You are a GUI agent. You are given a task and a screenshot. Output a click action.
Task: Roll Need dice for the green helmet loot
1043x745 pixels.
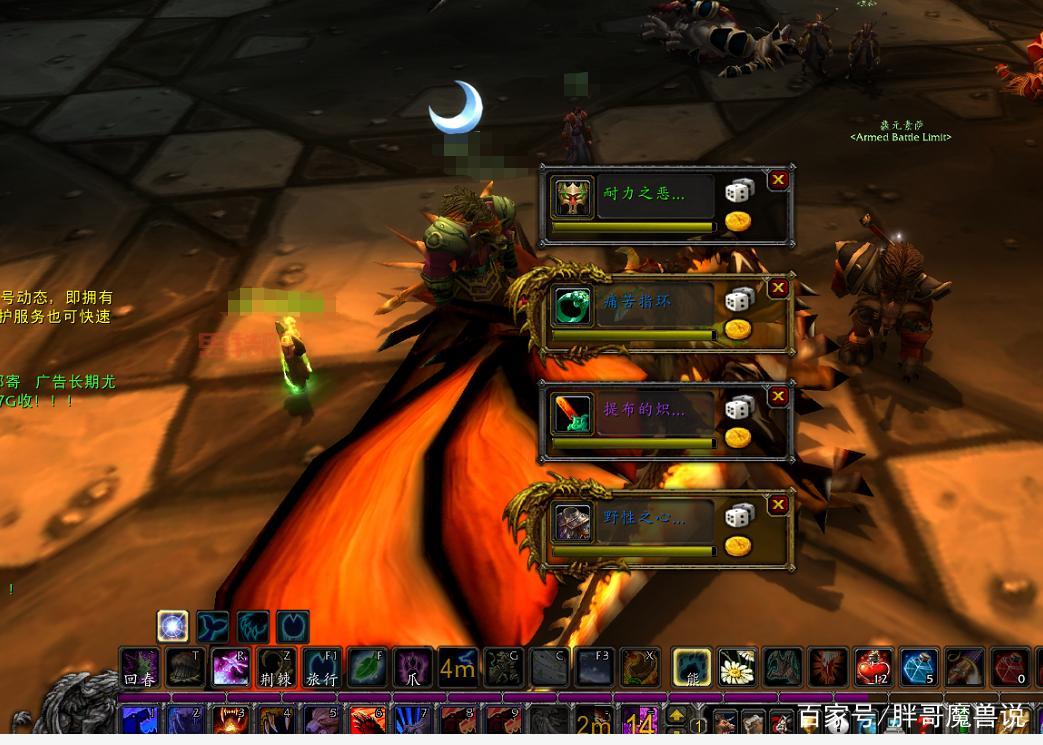(739, 191)
